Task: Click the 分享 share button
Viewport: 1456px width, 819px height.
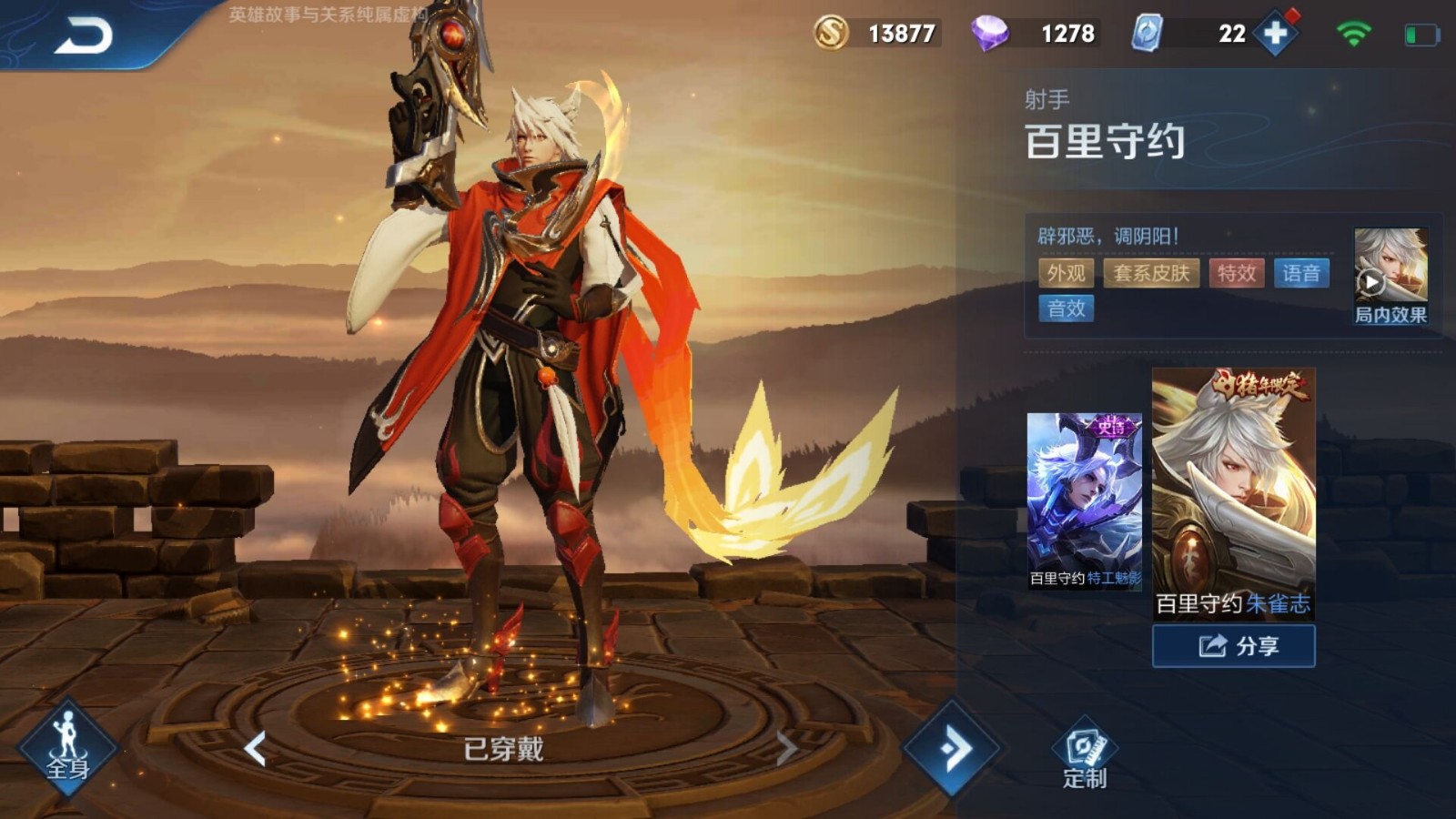Action: tap(1233, 646)
